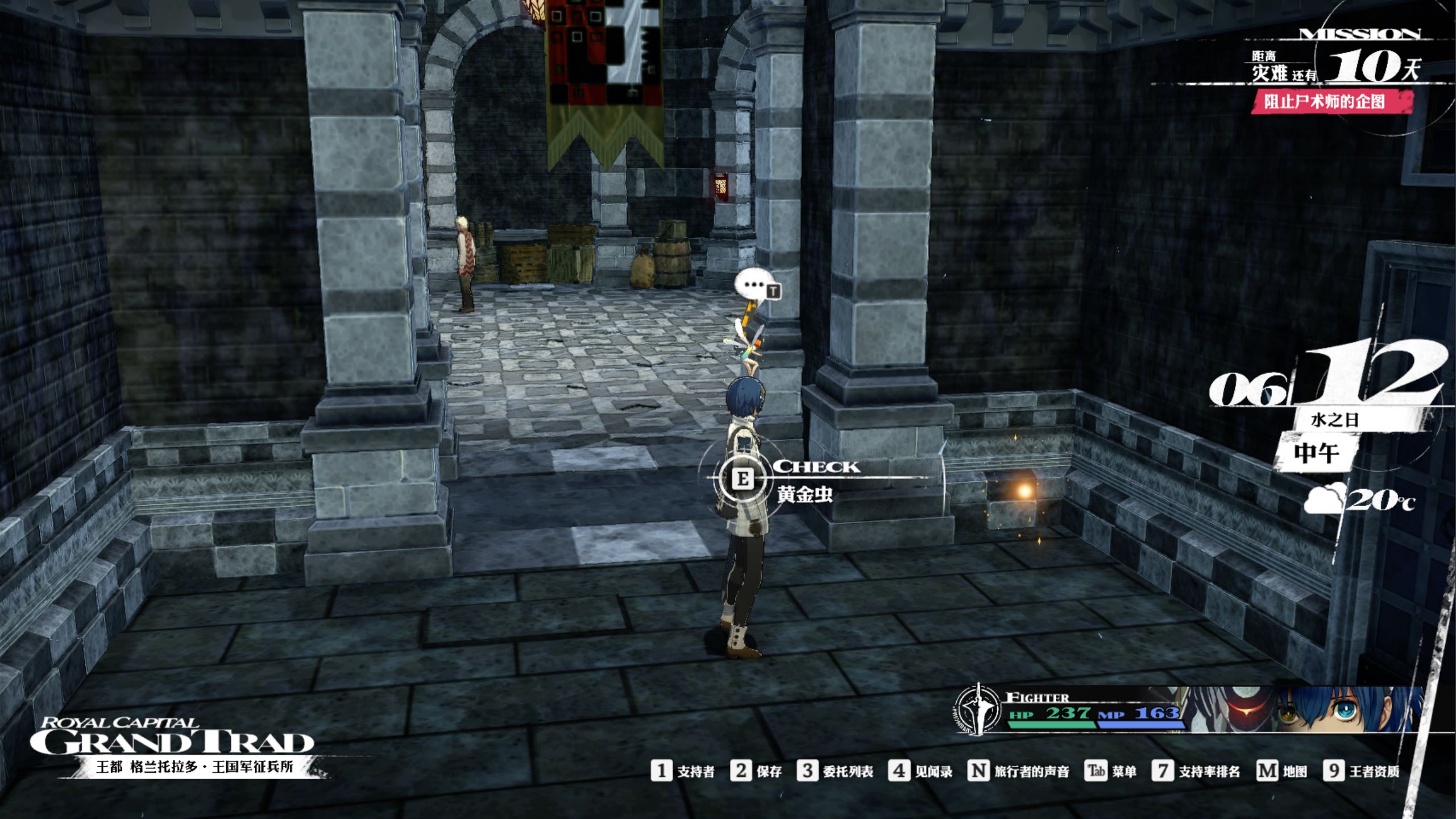Screen dimensions: 1456x819
Task: Select the 保存 save shortcut
Action: (x=756, y=771)
